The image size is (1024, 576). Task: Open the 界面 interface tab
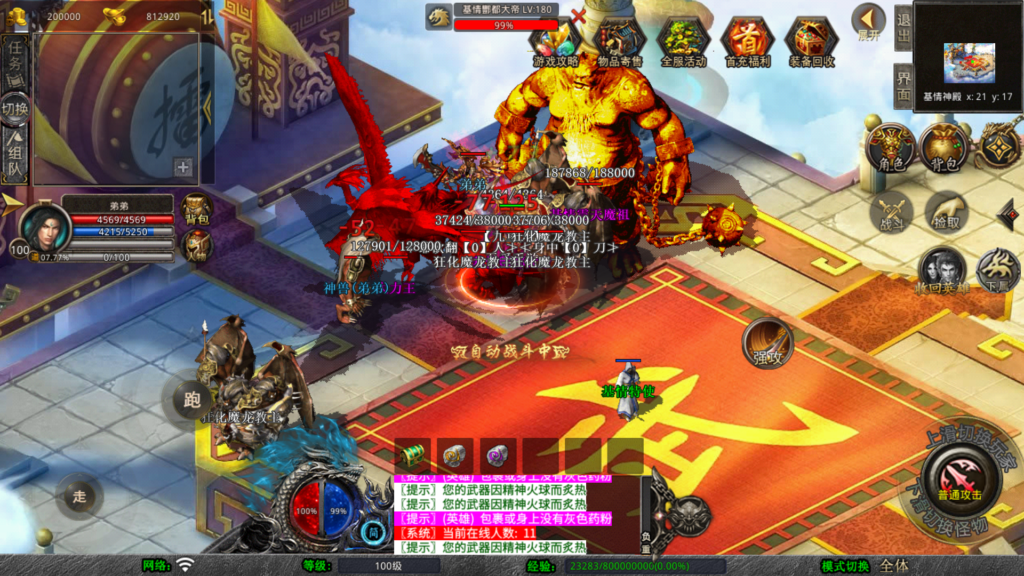tap(903, 84)
